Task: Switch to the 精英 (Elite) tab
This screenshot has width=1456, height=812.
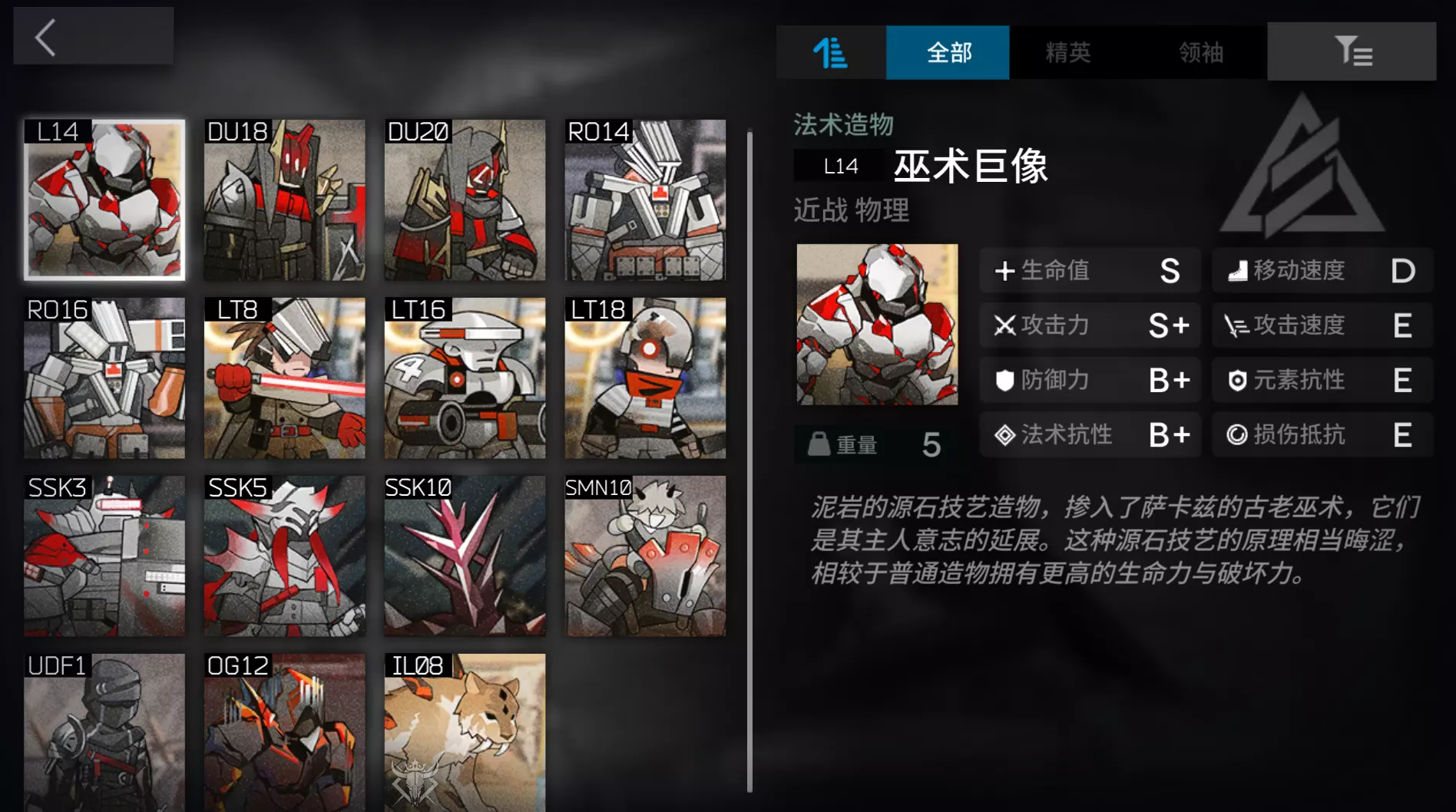Action: (1069, 52)
